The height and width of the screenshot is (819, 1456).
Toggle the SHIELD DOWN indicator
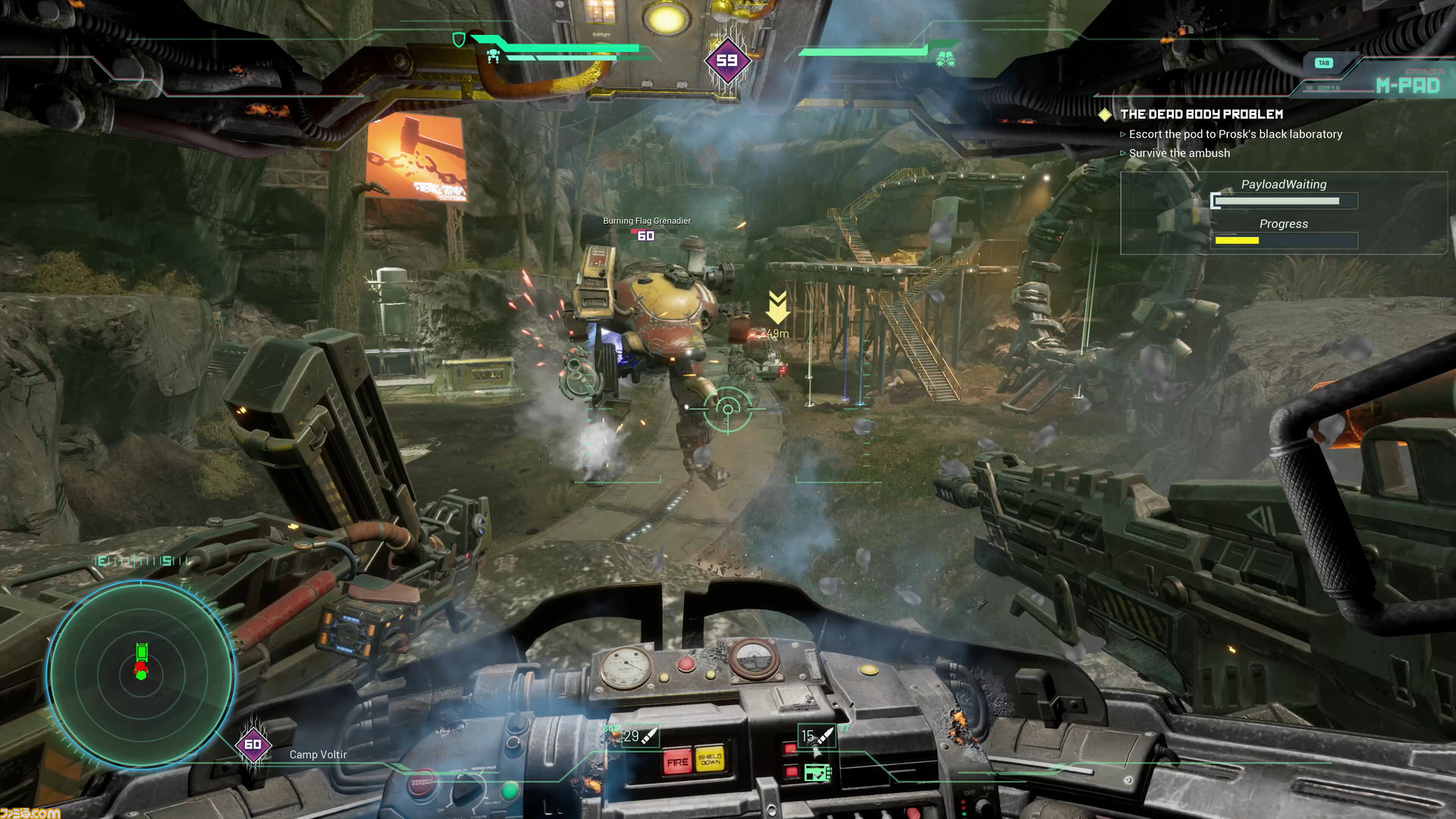pyautogui.click(x=710, y=759)
